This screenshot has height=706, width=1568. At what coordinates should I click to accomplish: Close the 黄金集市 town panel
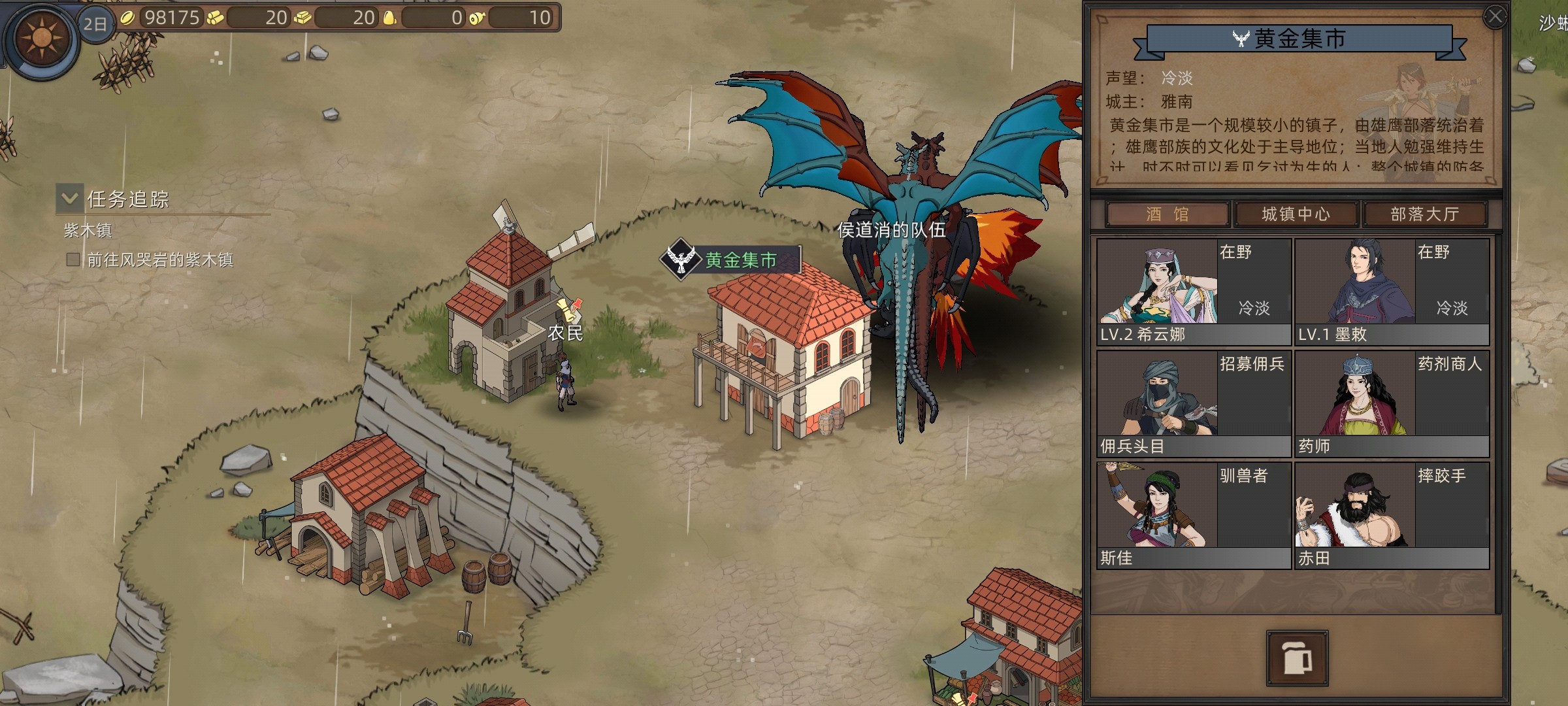(x=1495, y=17)
